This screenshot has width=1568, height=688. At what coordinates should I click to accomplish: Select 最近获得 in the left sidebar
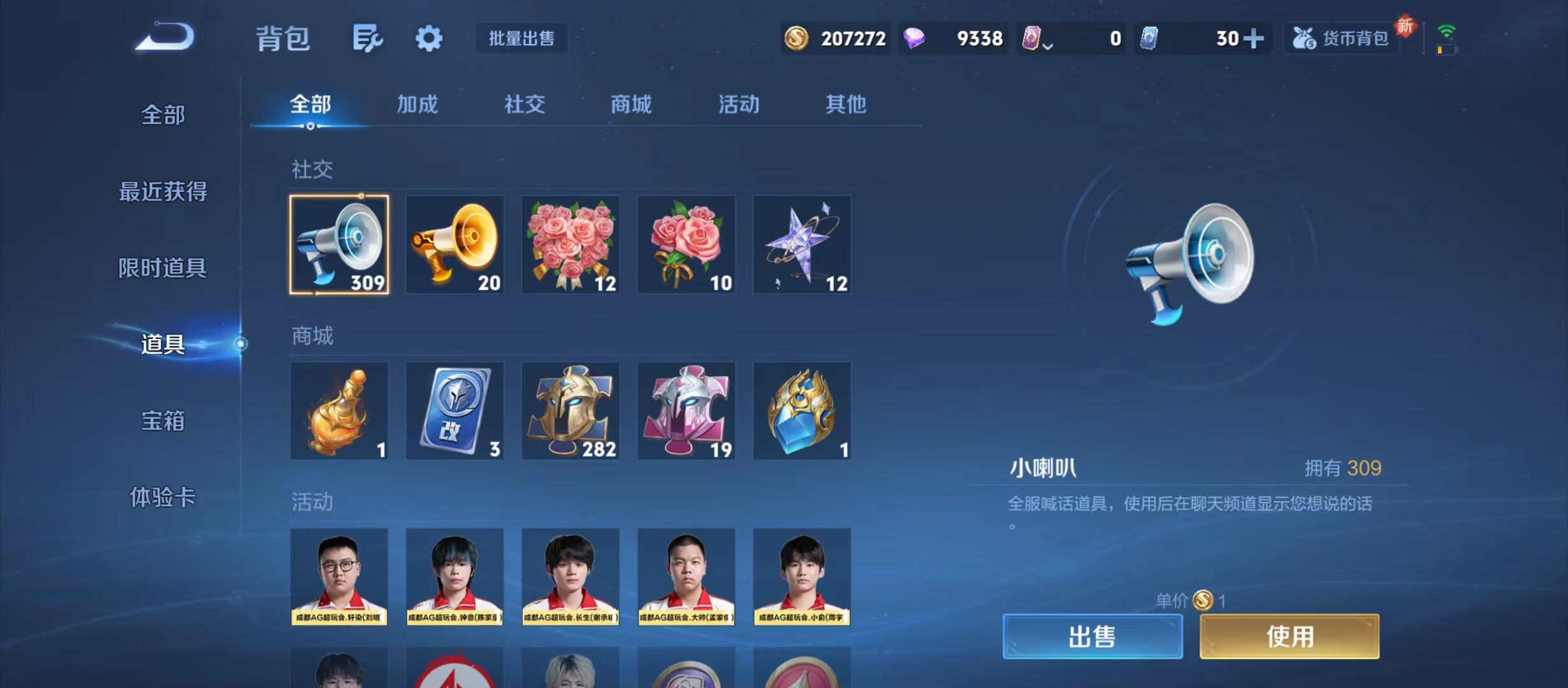163,191
